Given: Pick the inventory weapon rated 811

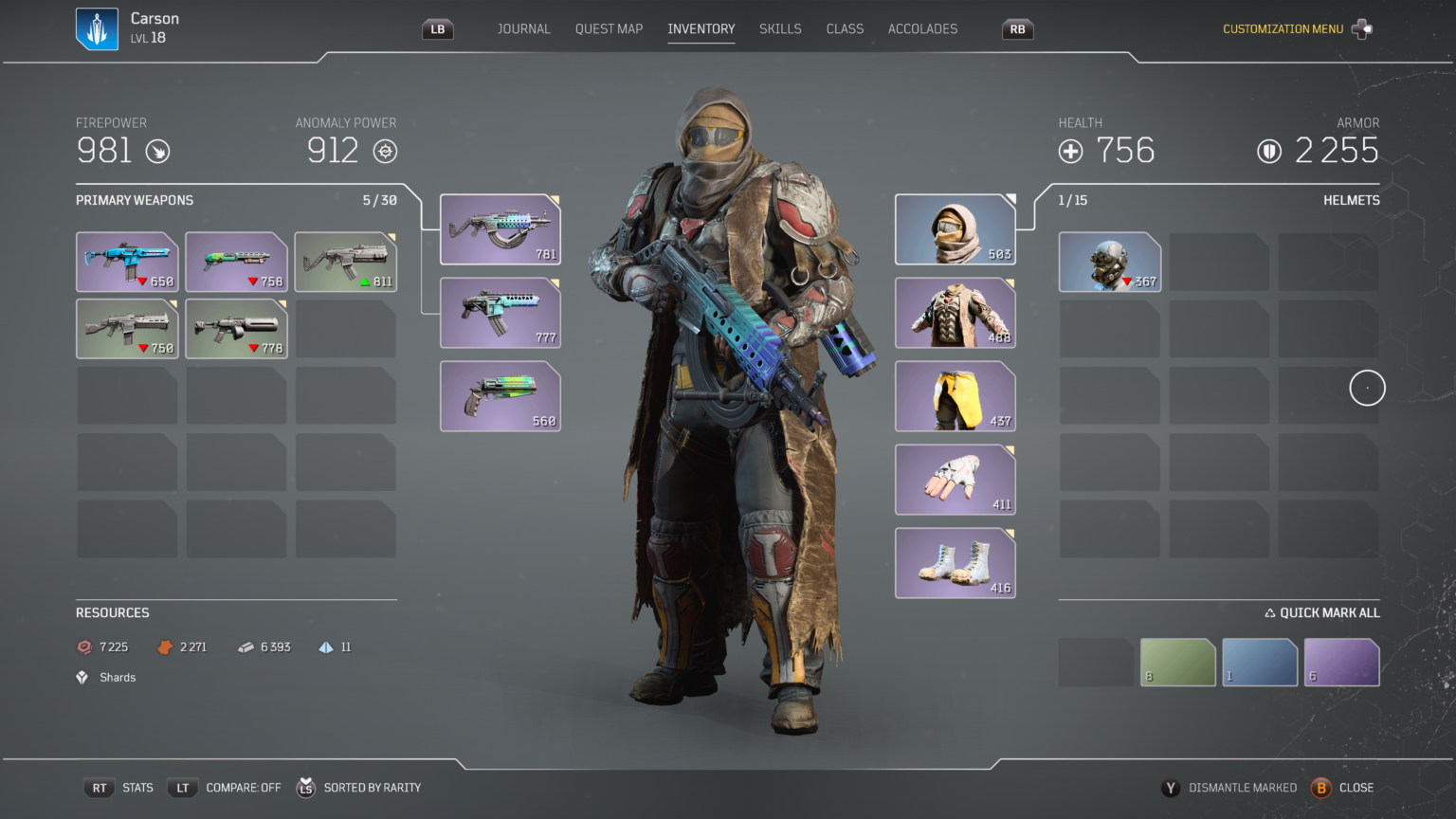Looking at the screenshot, I should pos(345,262).
